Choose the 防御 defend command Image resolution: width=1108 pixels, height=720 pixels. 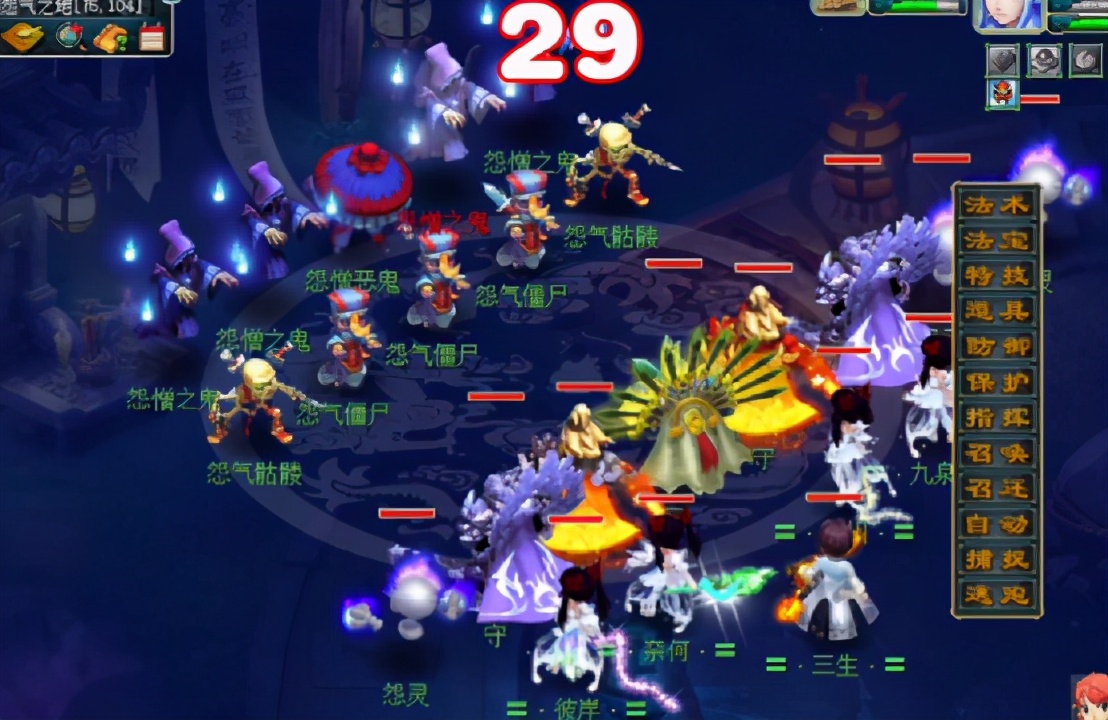996,346
